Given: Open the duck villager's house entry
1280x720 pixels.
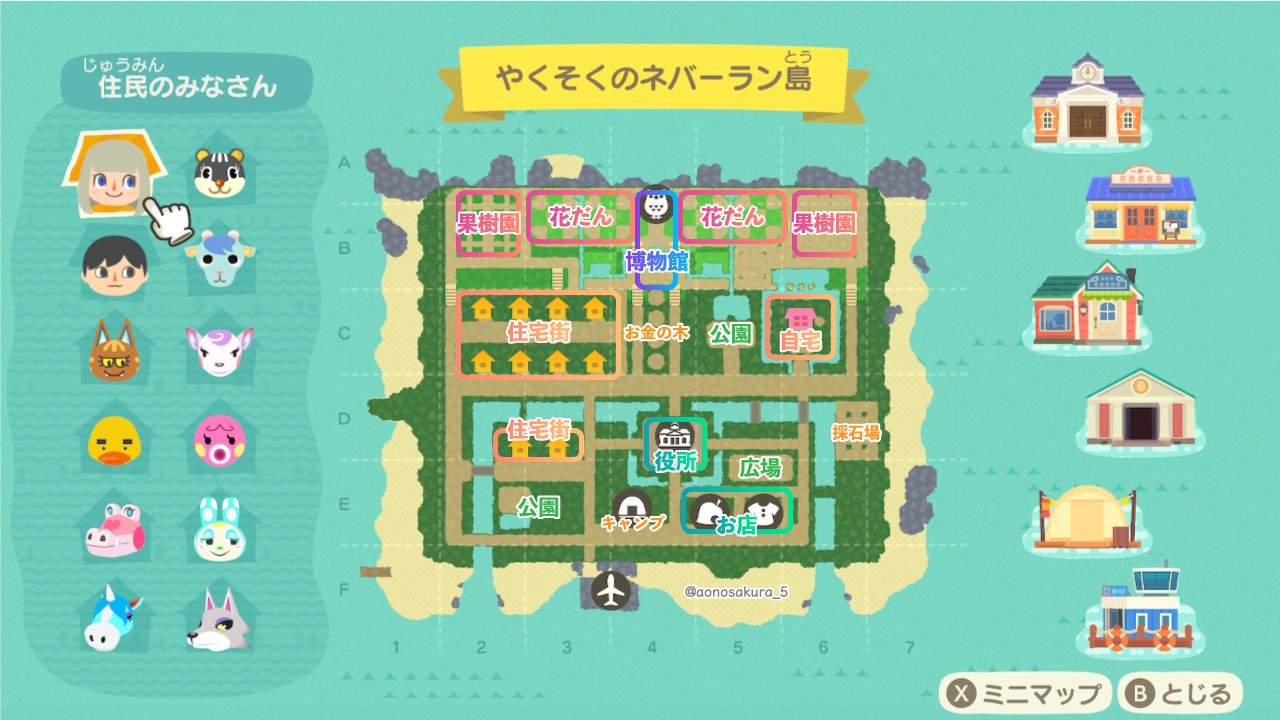Looking at the screenshot, I should (113, 437).
